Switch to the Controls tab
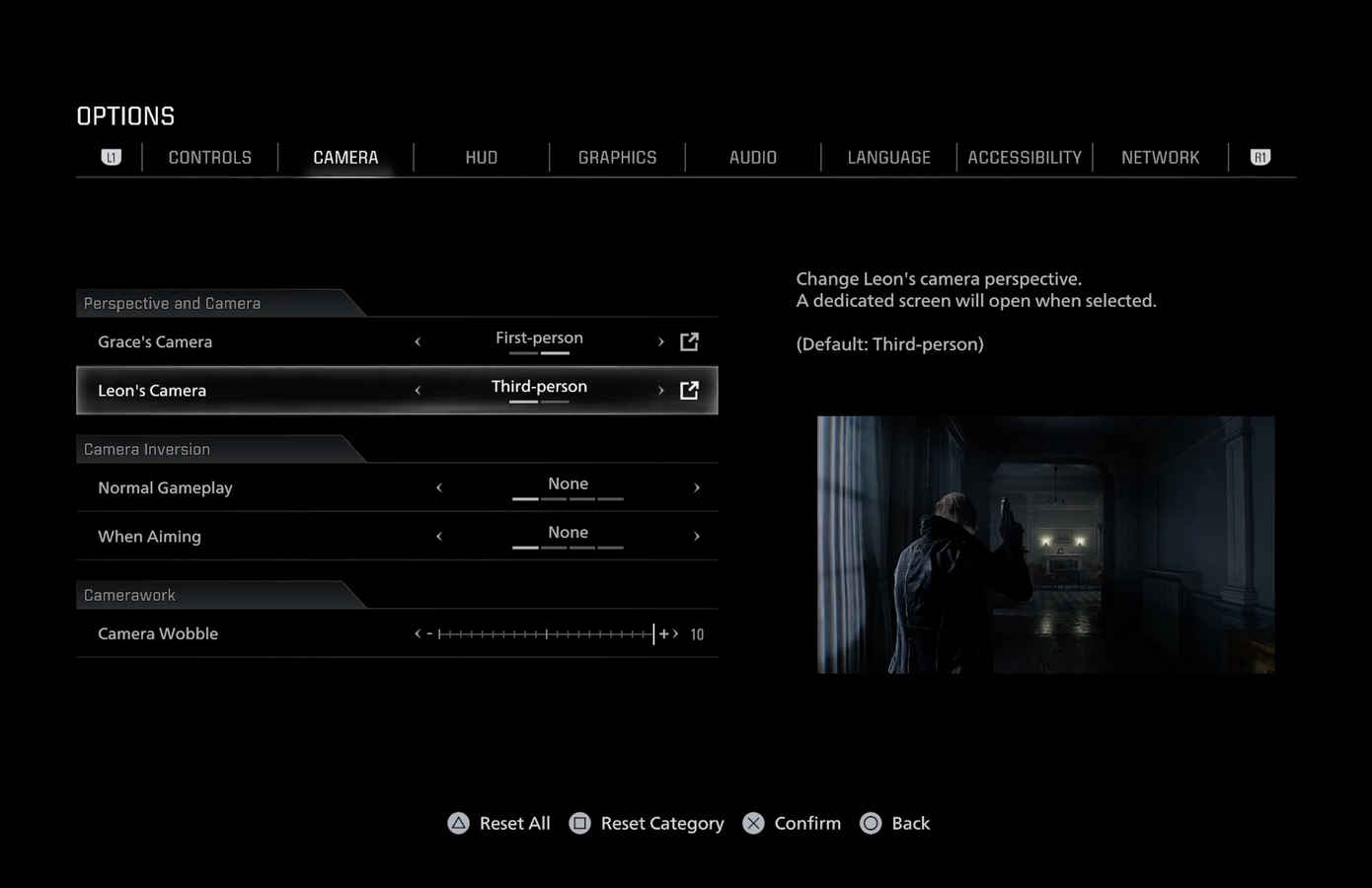Viewport: 1372px width, 888px height. point(209,158)
